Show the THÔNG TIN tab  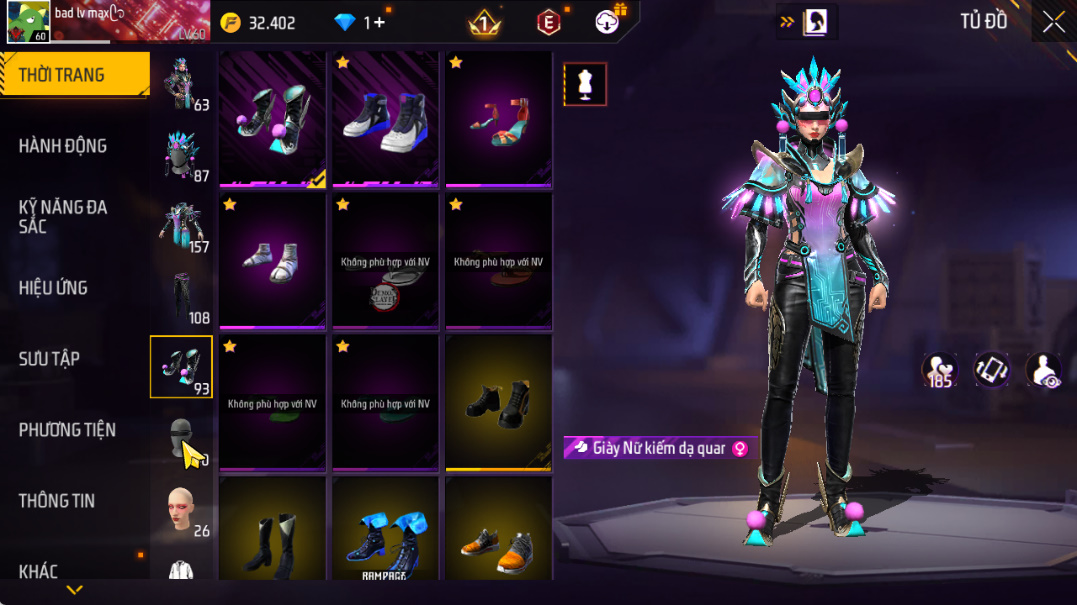click(x=57, y=501)
